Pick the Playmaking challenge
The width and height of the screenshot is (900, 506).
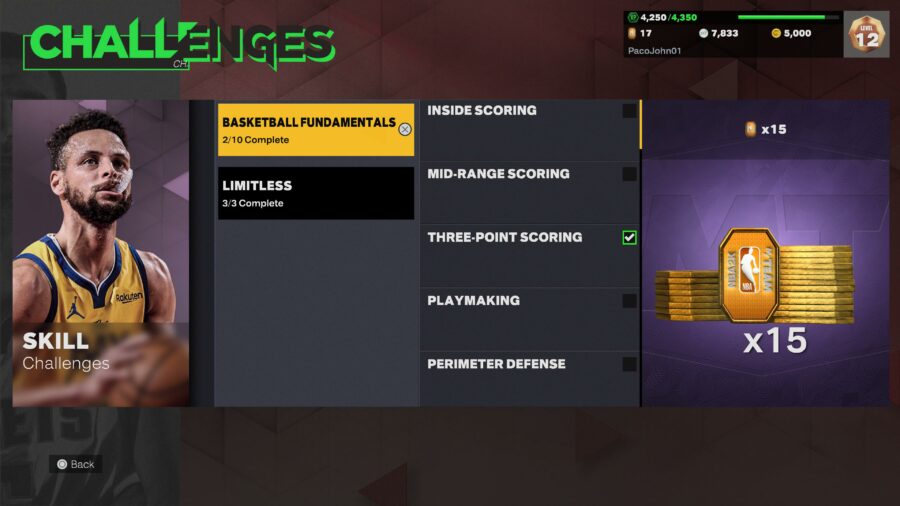(529, 318)
